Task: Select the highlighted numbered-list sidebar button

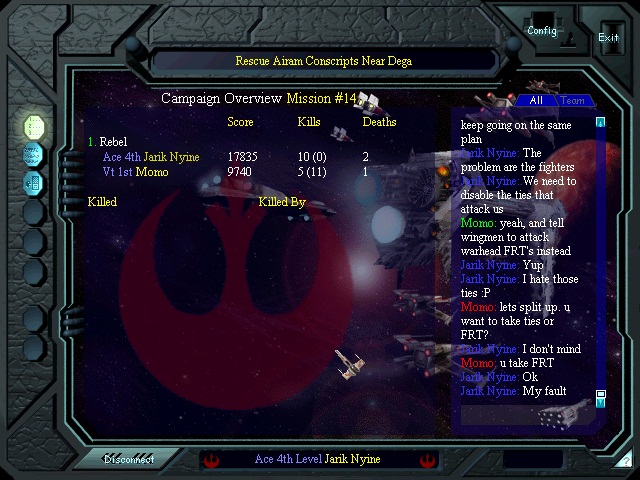Action: (x=34, y=126)
